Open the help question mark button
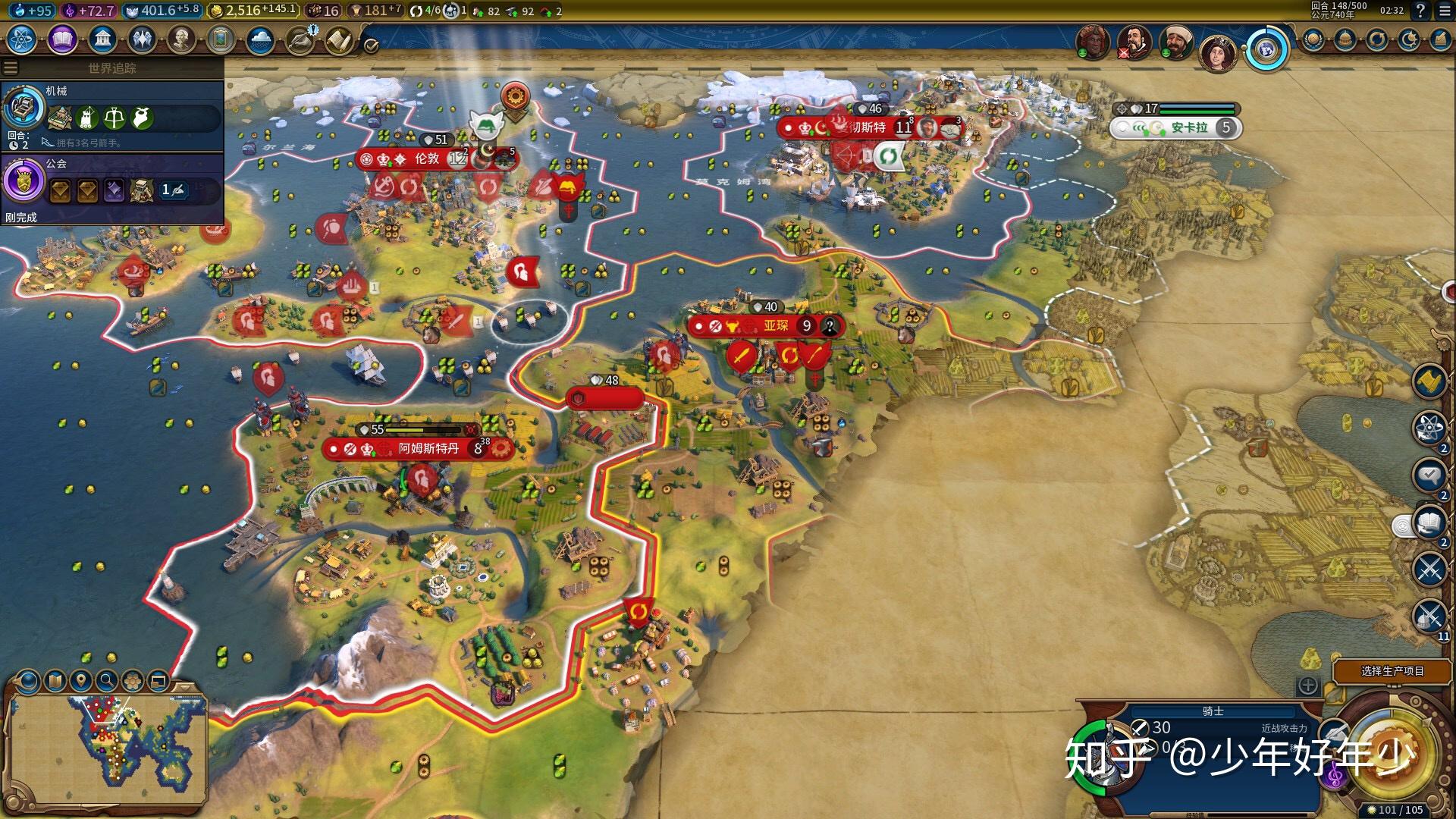The height and width of the screenshot is (819, 1456). coord(1420,11)
